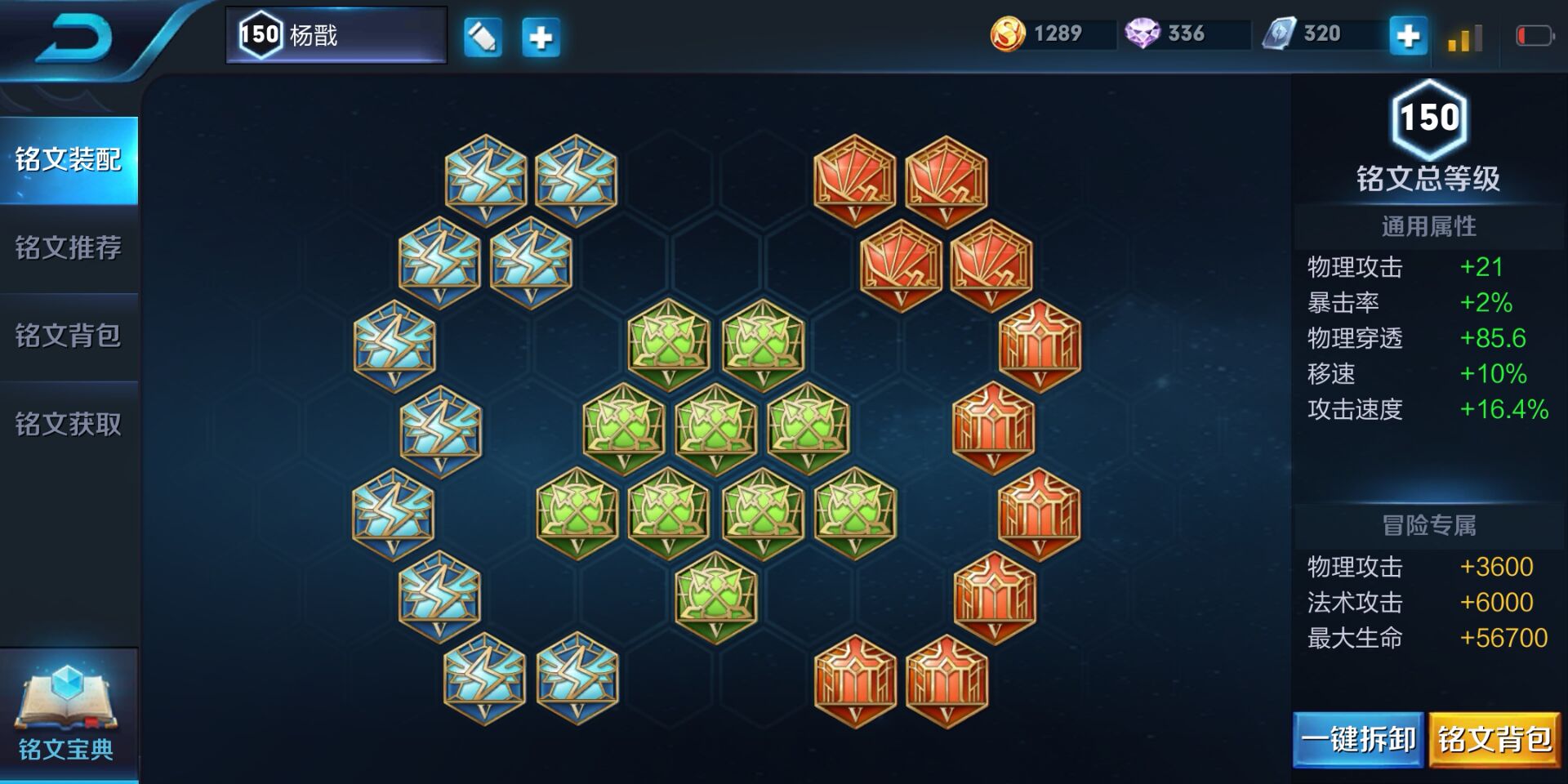1568x784 pixels.
Task: Switch to the 铭文装配 tab
Action: 69,160
